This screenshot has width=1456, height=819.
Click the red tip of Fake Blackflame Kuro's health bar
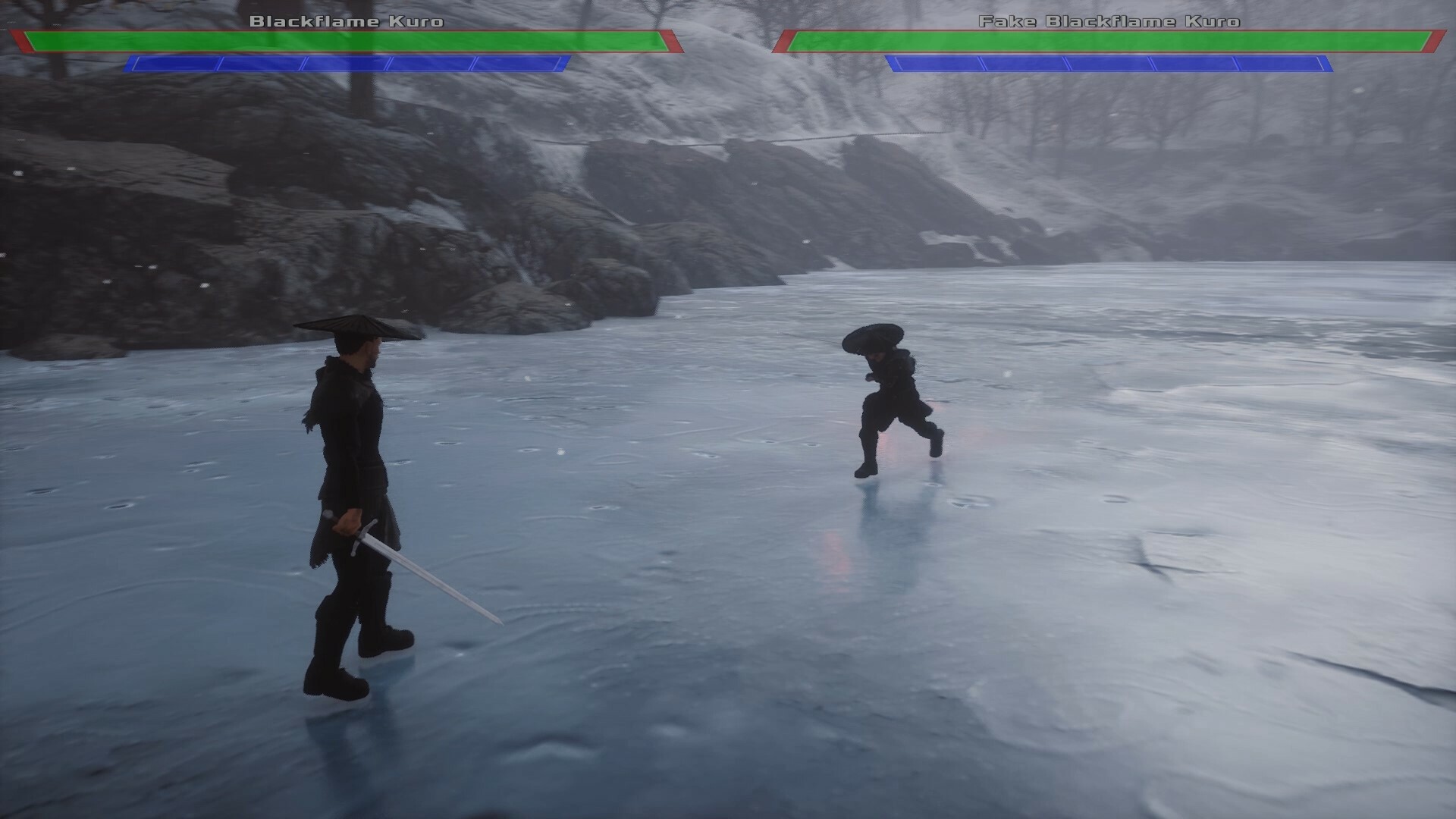point(1435,42)
